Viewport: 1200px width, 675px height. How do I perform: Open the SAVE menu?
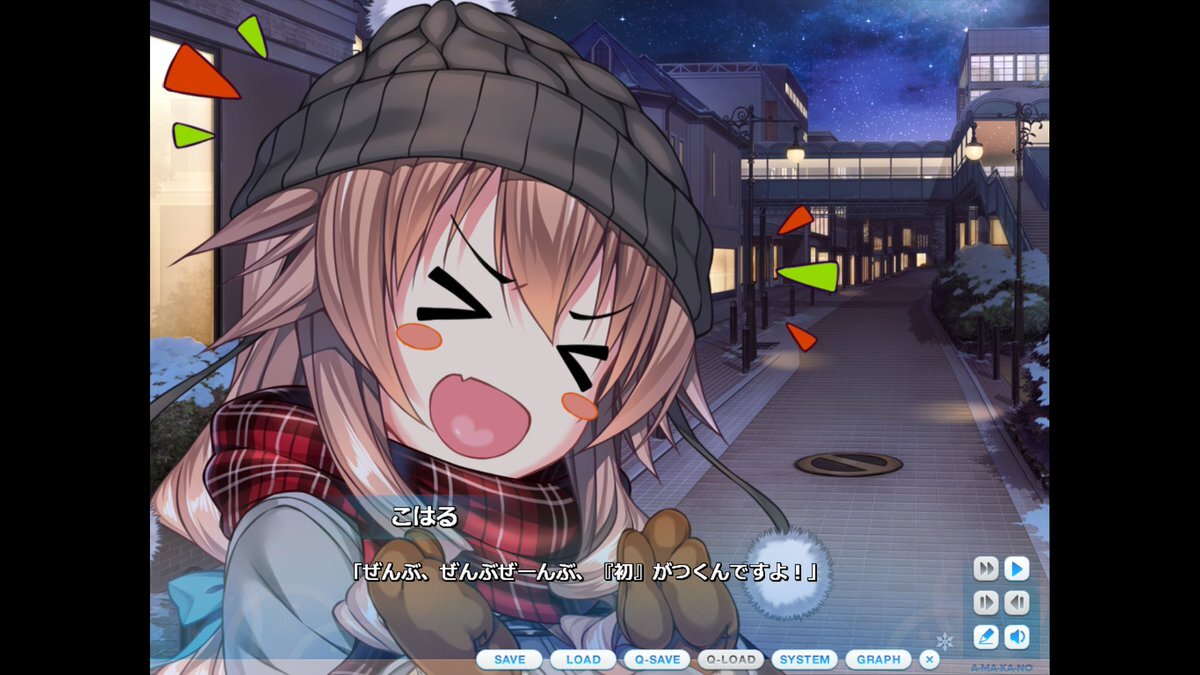509,660
